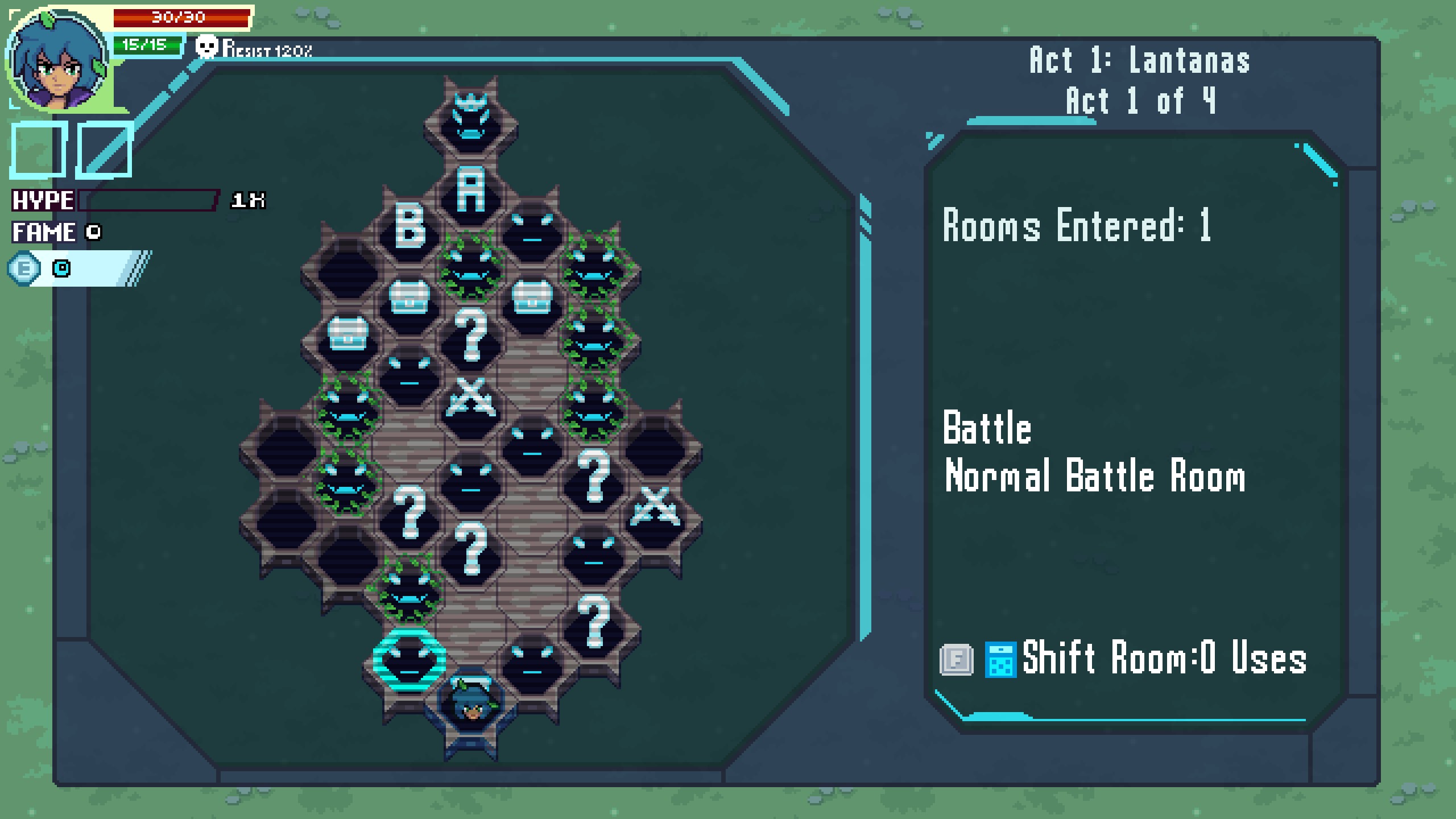Choose the room tile marked B
This screenshot has width=1456, height=819.
(409, 226)
